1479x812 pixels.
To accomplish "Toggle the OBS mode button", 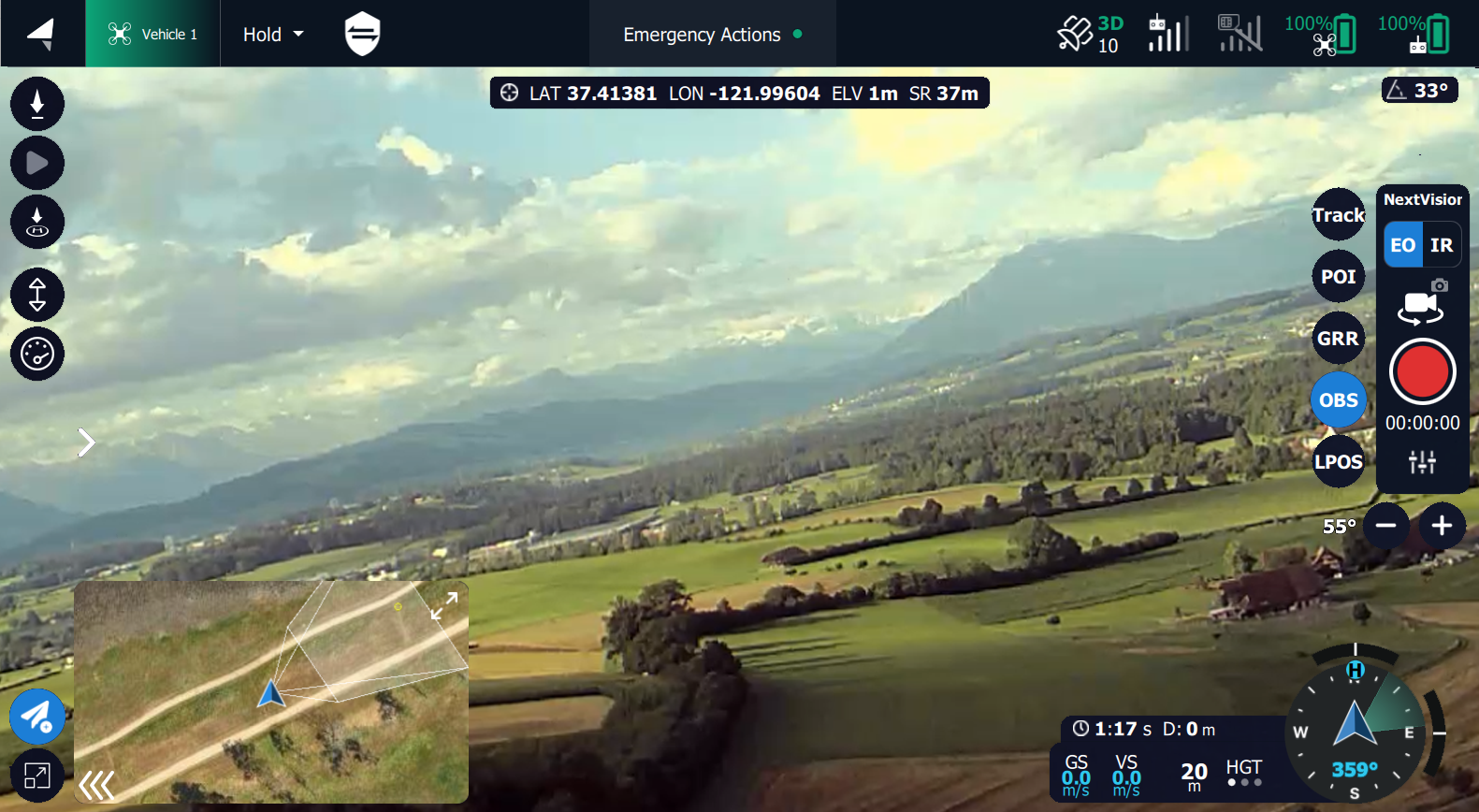I will (x=1339, y=400).
